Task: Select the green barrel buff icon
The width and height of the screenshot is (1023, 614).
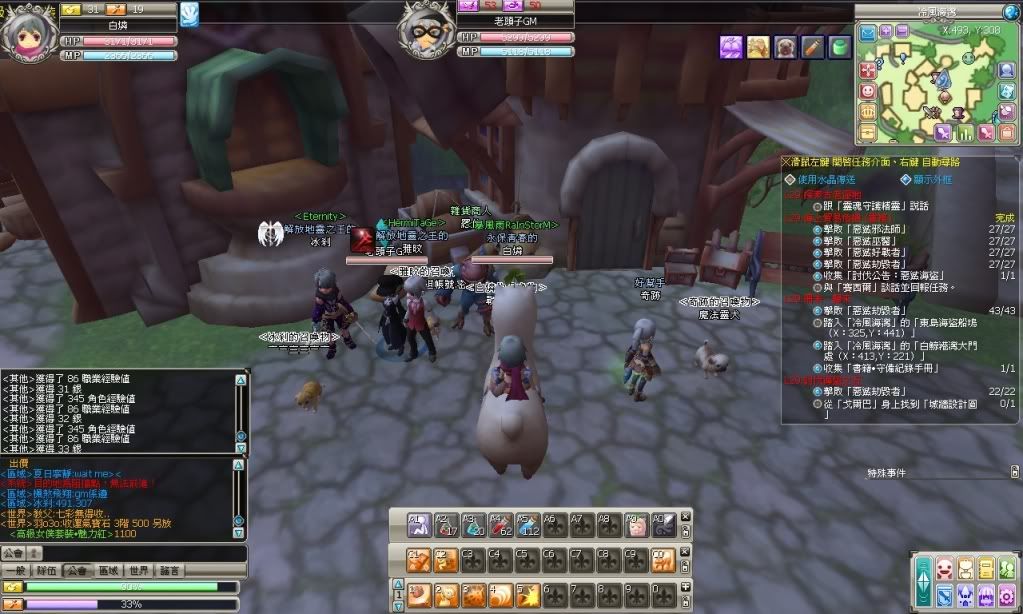Action: point(839,45)
